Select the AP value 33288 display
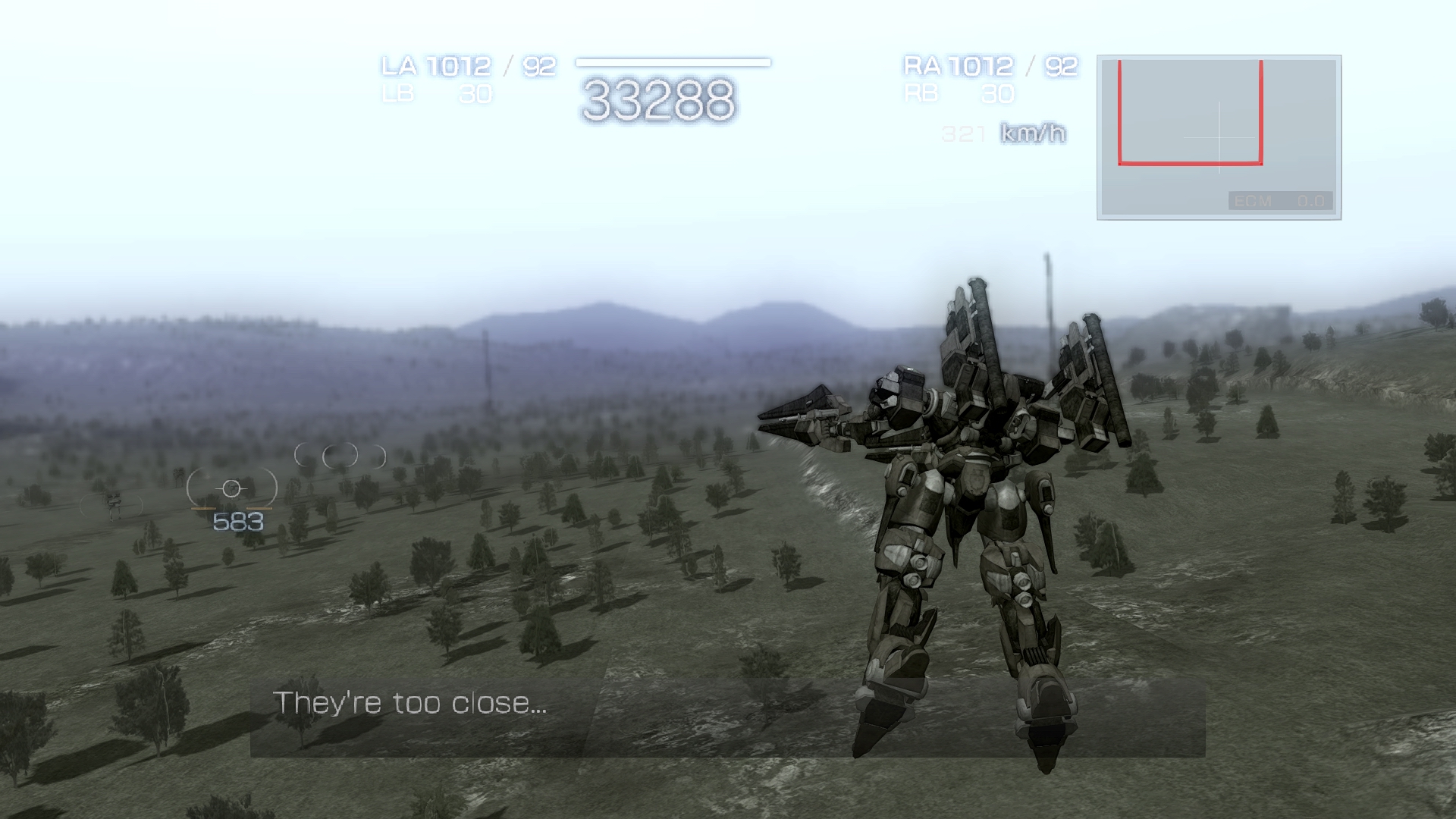Screen dimensions: 1456x819 tap(659, 97)
